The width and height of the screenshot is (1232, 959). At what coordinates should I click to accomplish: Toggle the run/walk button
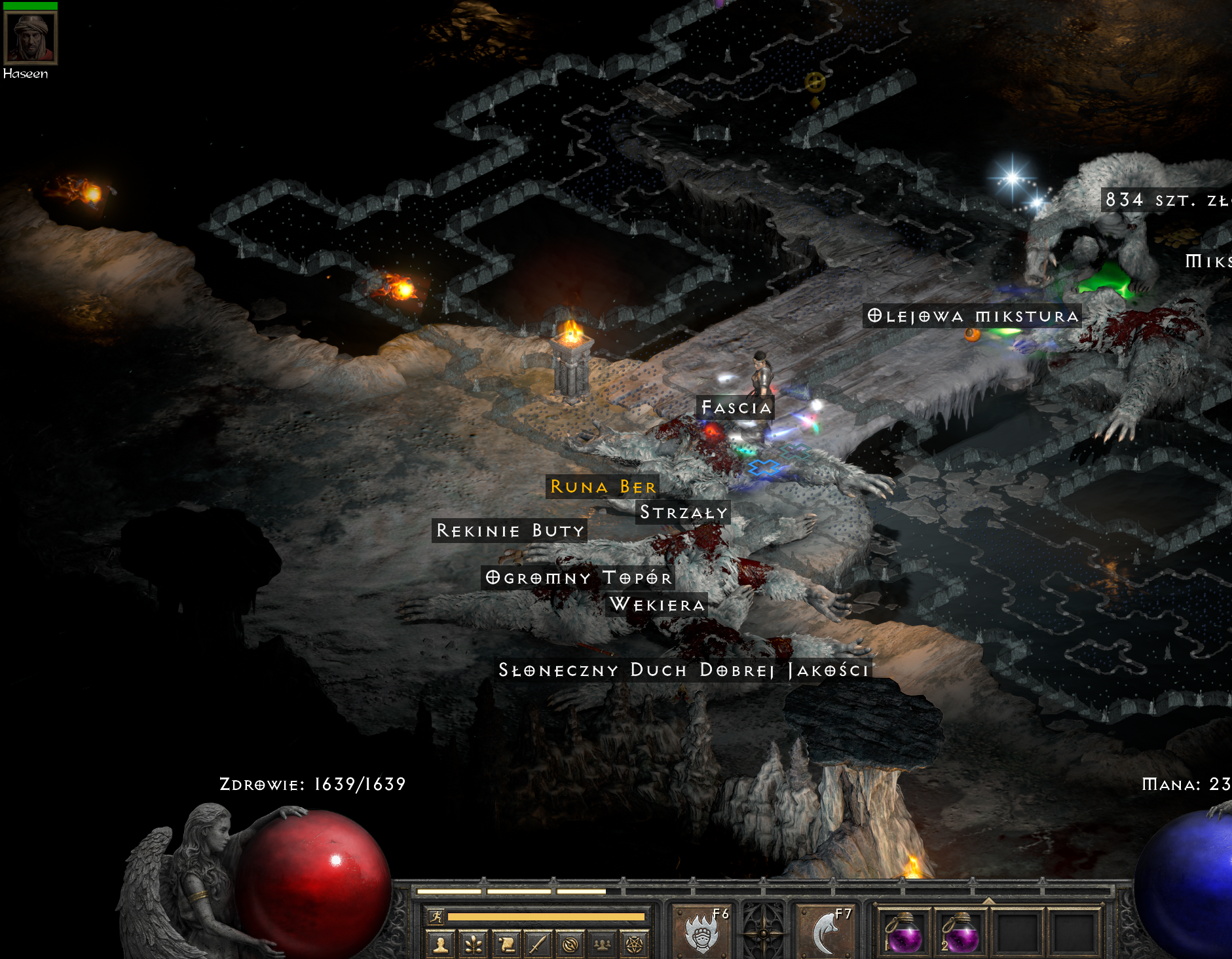tap(436, 916)
